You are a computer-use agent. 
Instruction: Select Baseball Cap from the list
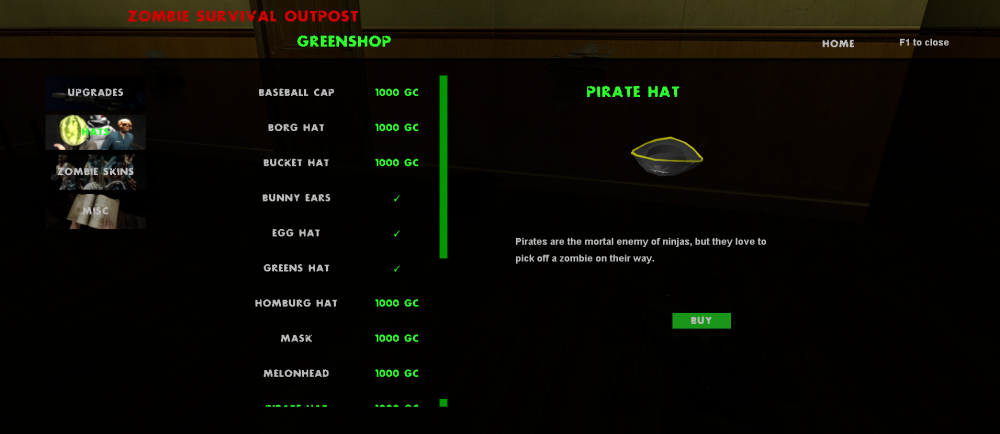[x=296, y=93]
